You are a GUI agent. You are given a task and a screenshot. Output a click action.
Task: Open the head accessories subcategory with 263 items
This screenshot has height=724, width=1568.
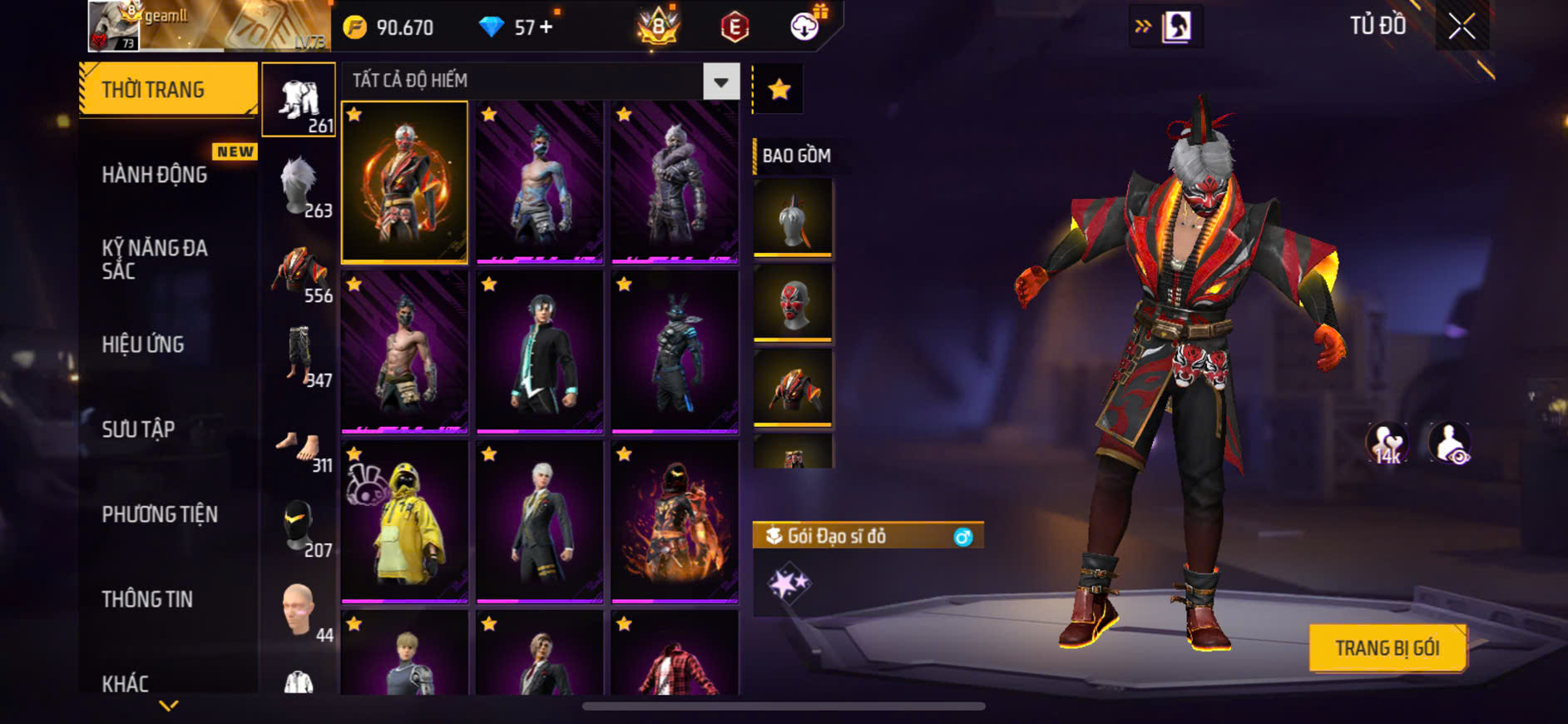click(x=299, y=186)
